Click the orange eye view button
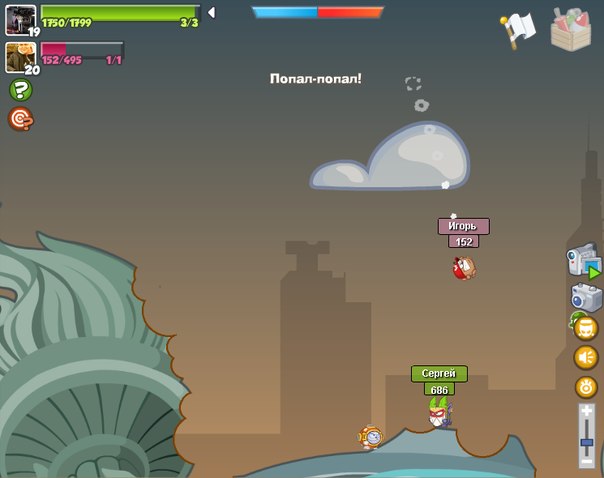The image size is (604, 478). pyautogui.click(x=586, y=387)
